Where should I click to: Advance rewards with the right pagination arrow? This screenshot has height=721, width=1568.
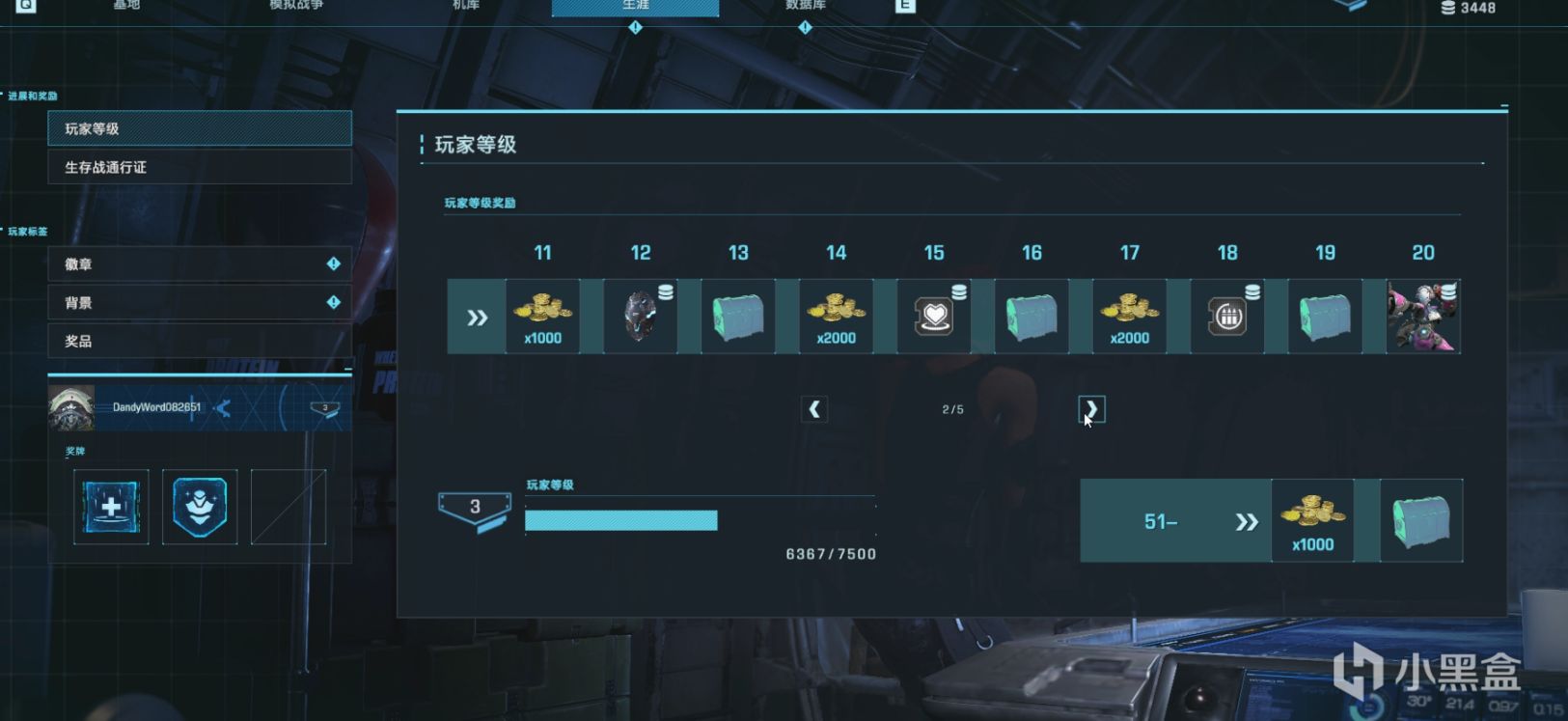click(1089, 409)
